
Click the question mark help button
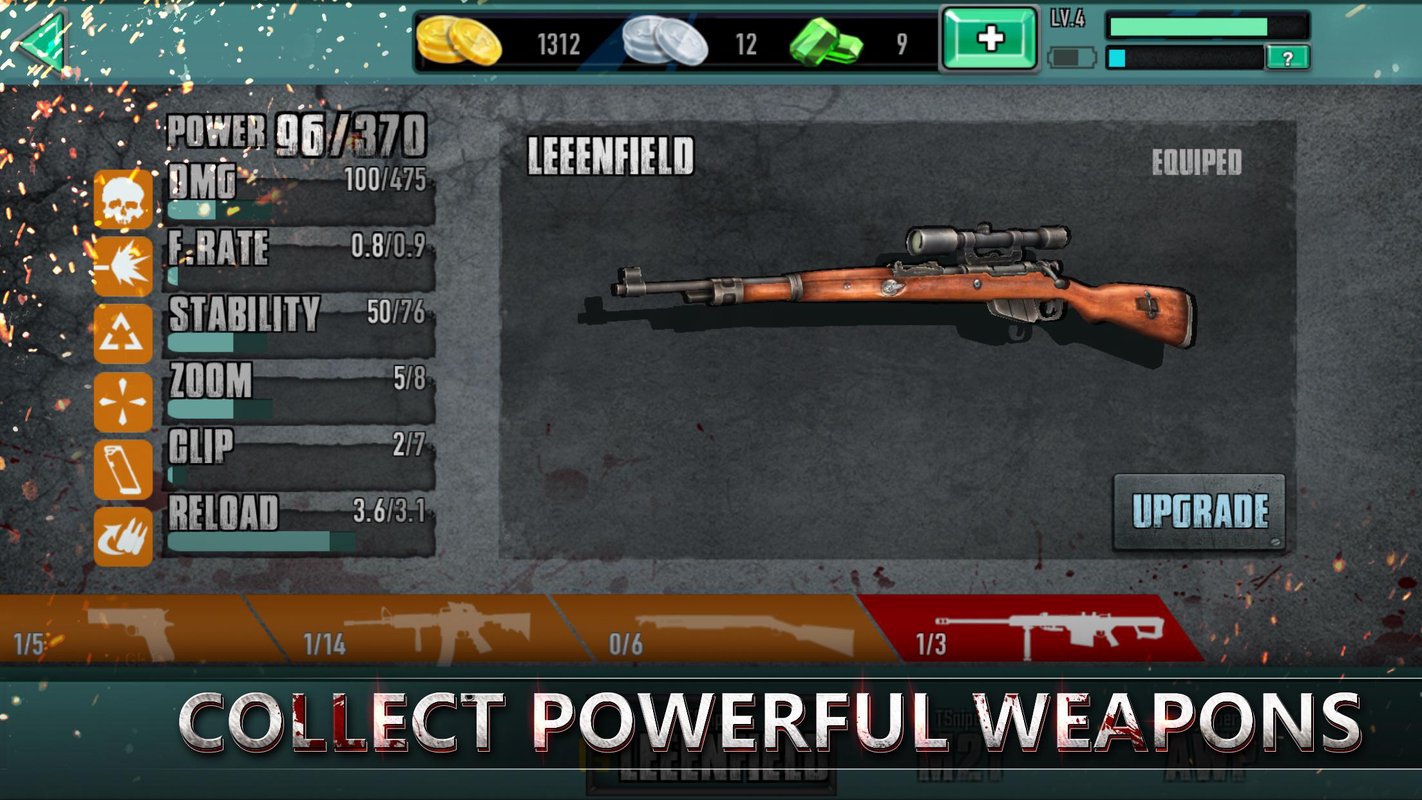[x=1288, y=58]
